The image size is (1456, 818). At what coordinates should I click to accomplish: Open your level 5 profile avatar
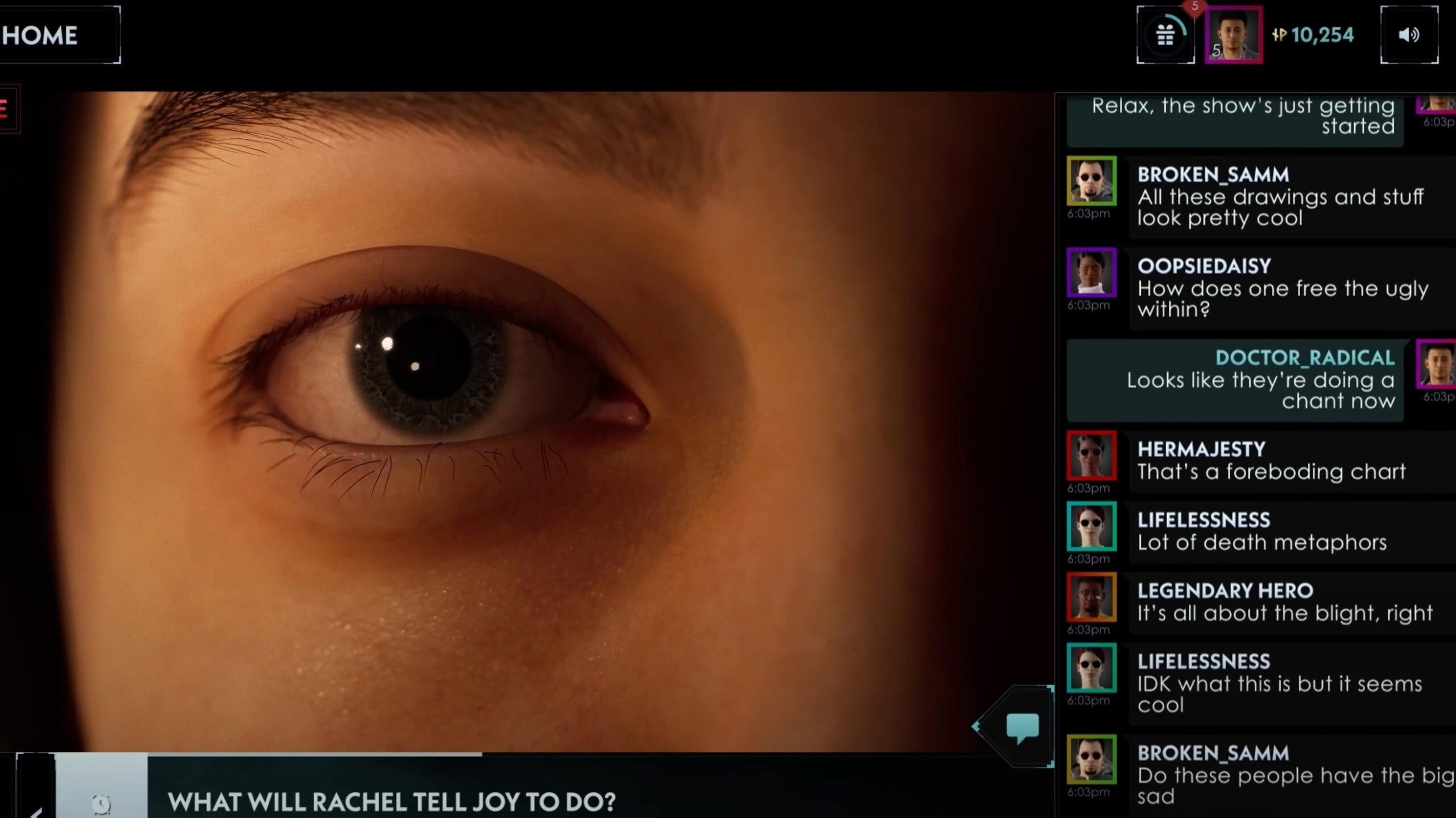pyautogui.click(x=1232, y=35)
